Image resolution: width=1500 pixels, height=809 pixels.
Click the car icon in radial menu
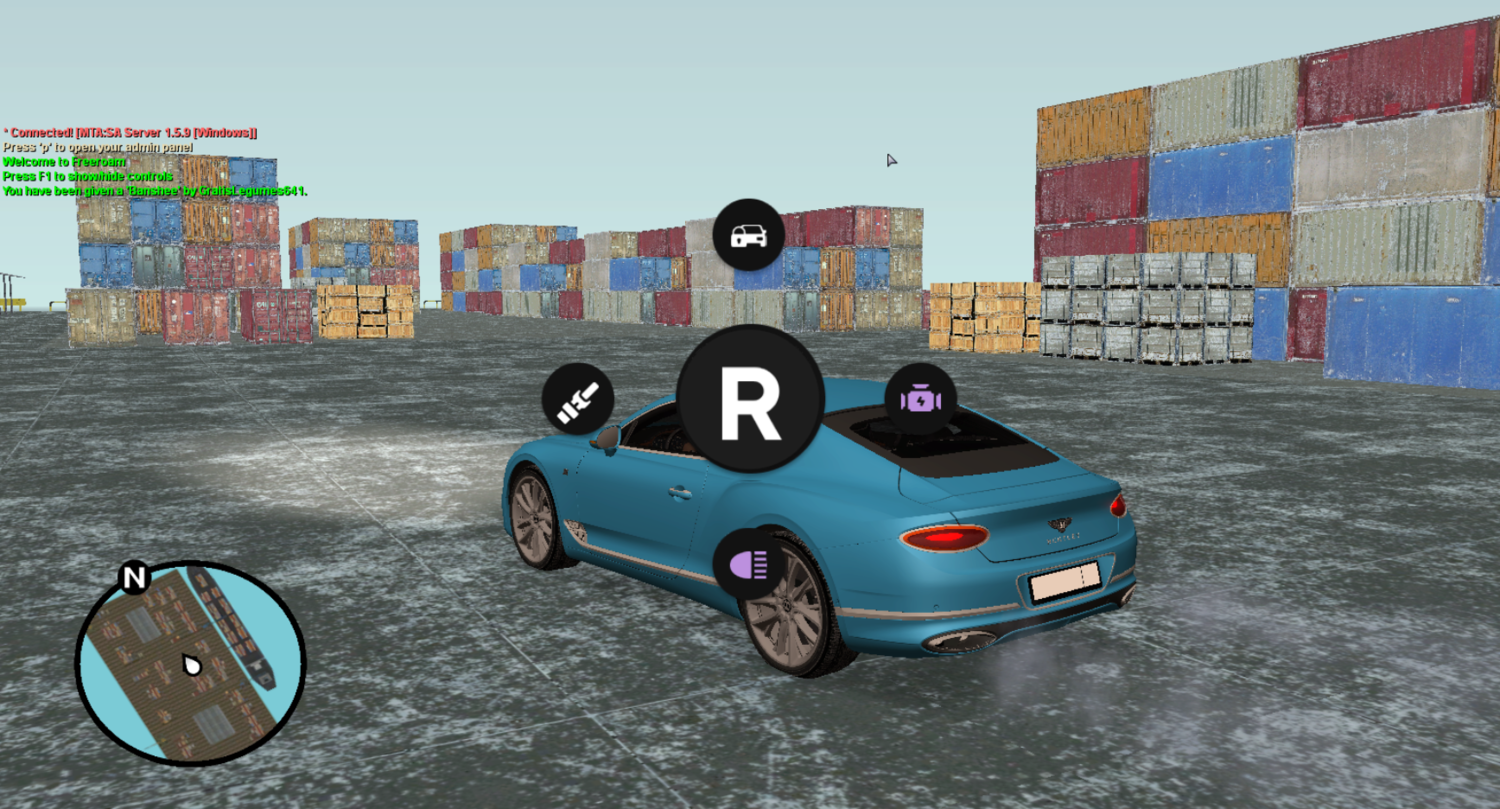point(748,235)
